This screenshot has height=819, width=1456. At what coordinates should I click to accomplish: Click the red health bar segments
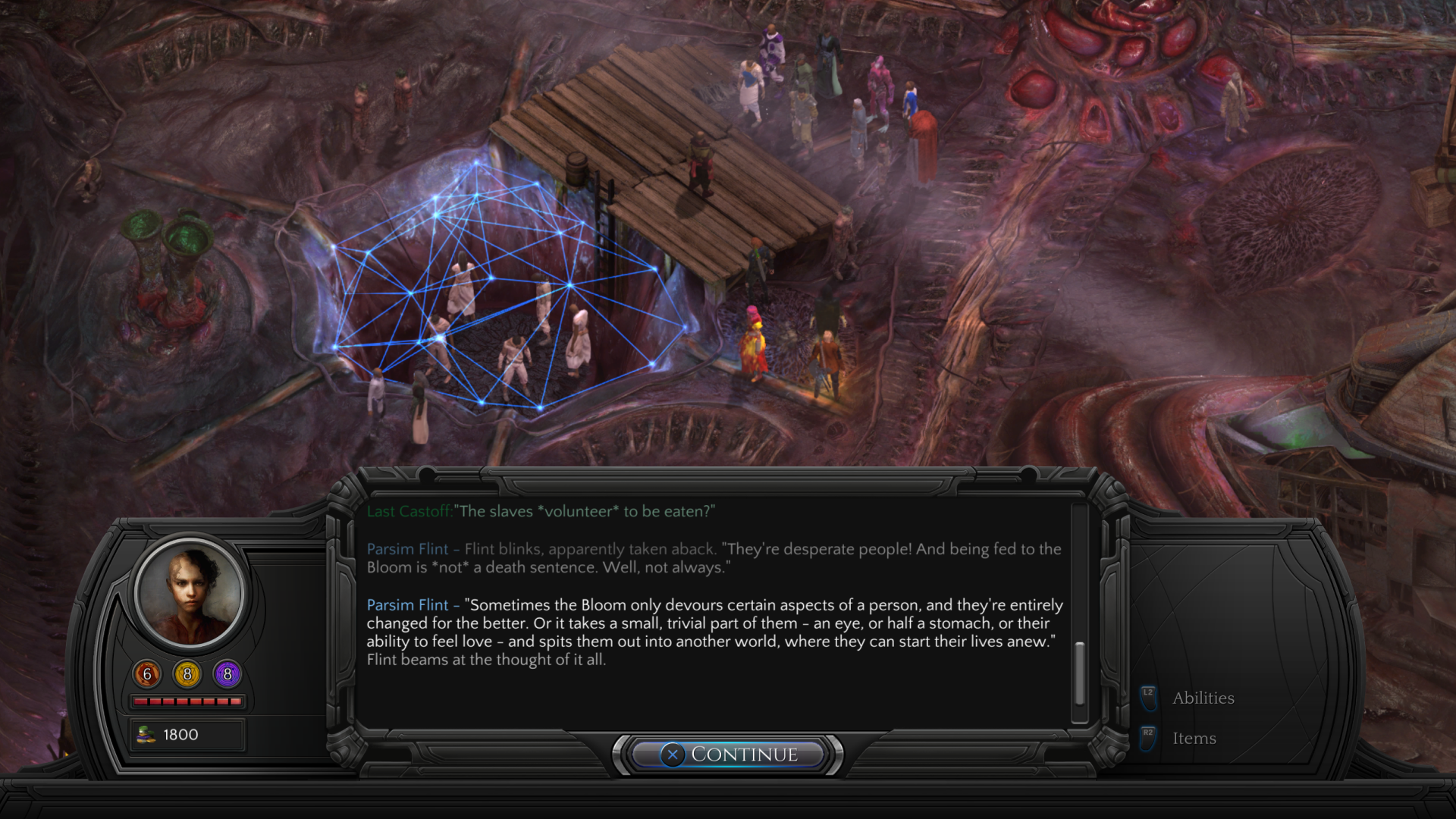click(x=188, y=701)
